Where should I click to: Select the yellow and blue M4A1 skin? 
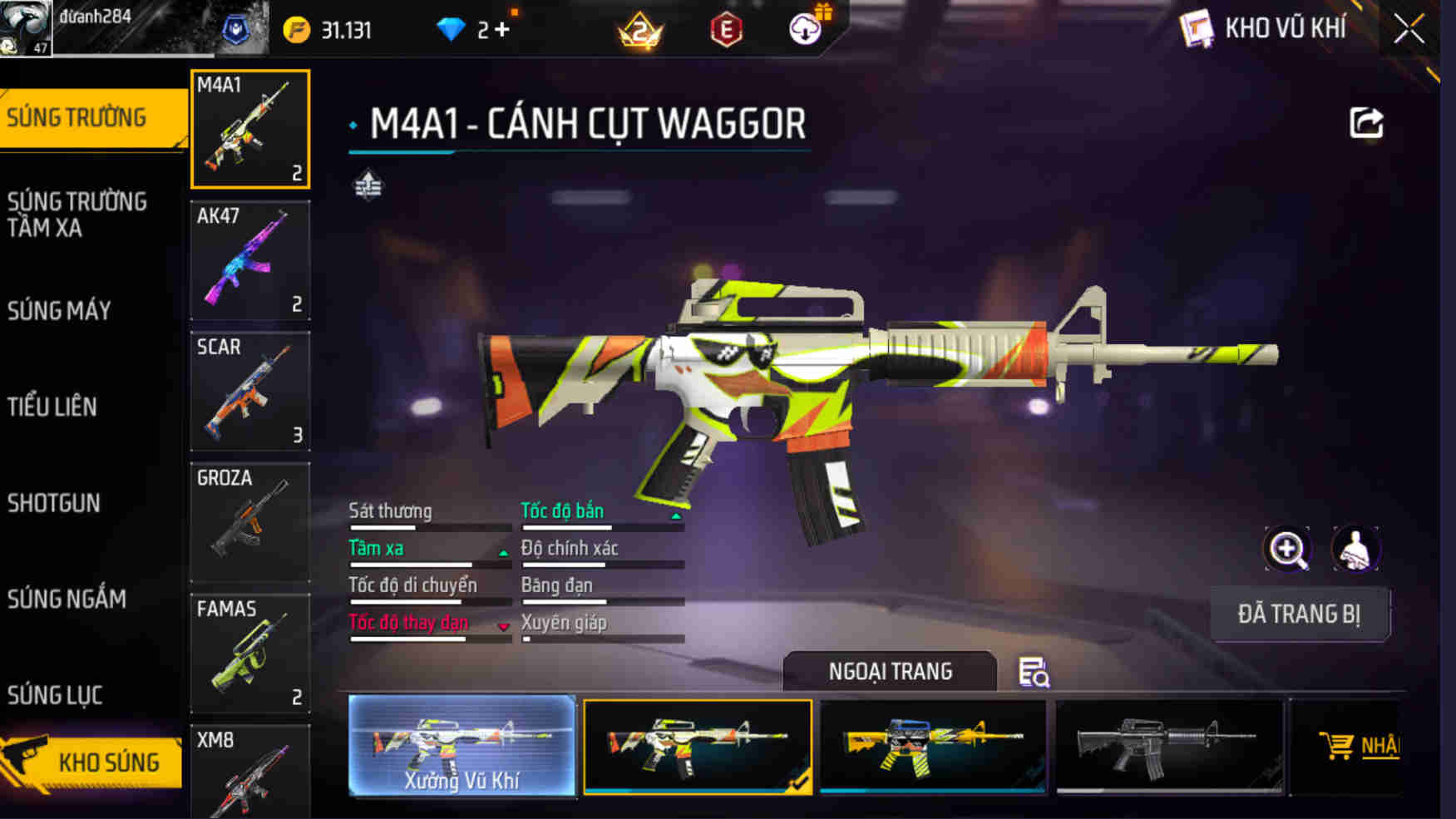pyautogui.click(x=933, y=746)
